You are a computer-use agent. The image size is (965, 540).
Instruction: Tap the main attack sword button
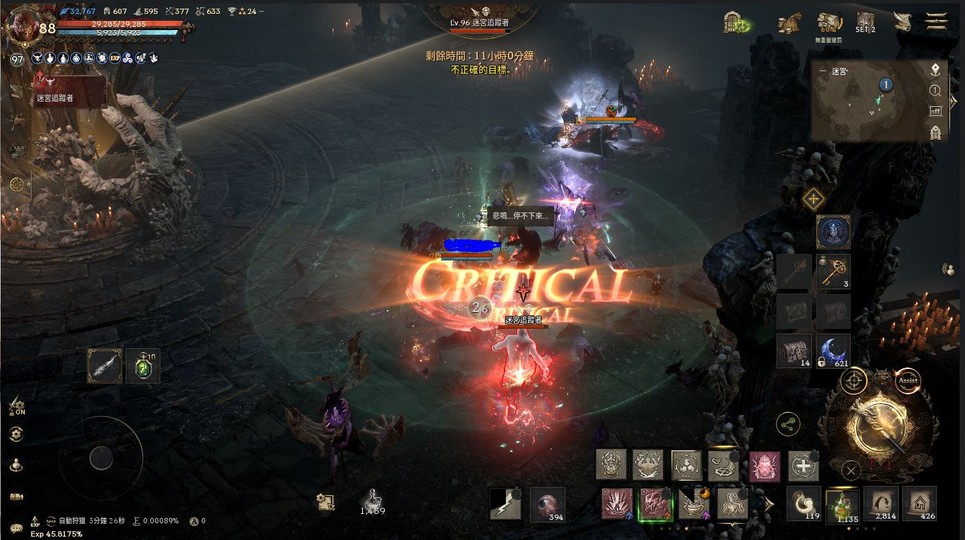876,427
